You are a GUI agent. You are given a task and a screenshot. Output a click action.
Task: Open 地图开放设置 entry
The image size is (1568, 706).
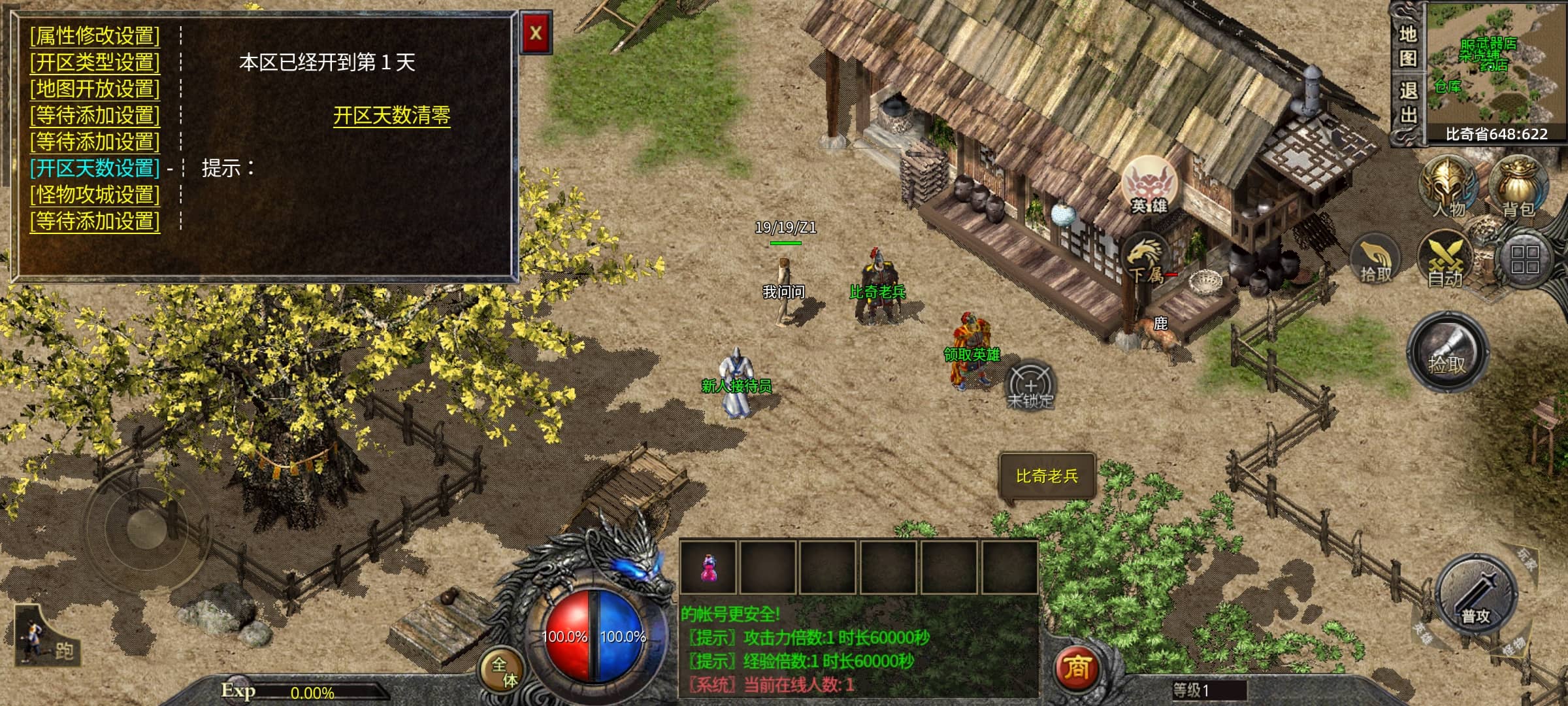click(x=95, y=88)
